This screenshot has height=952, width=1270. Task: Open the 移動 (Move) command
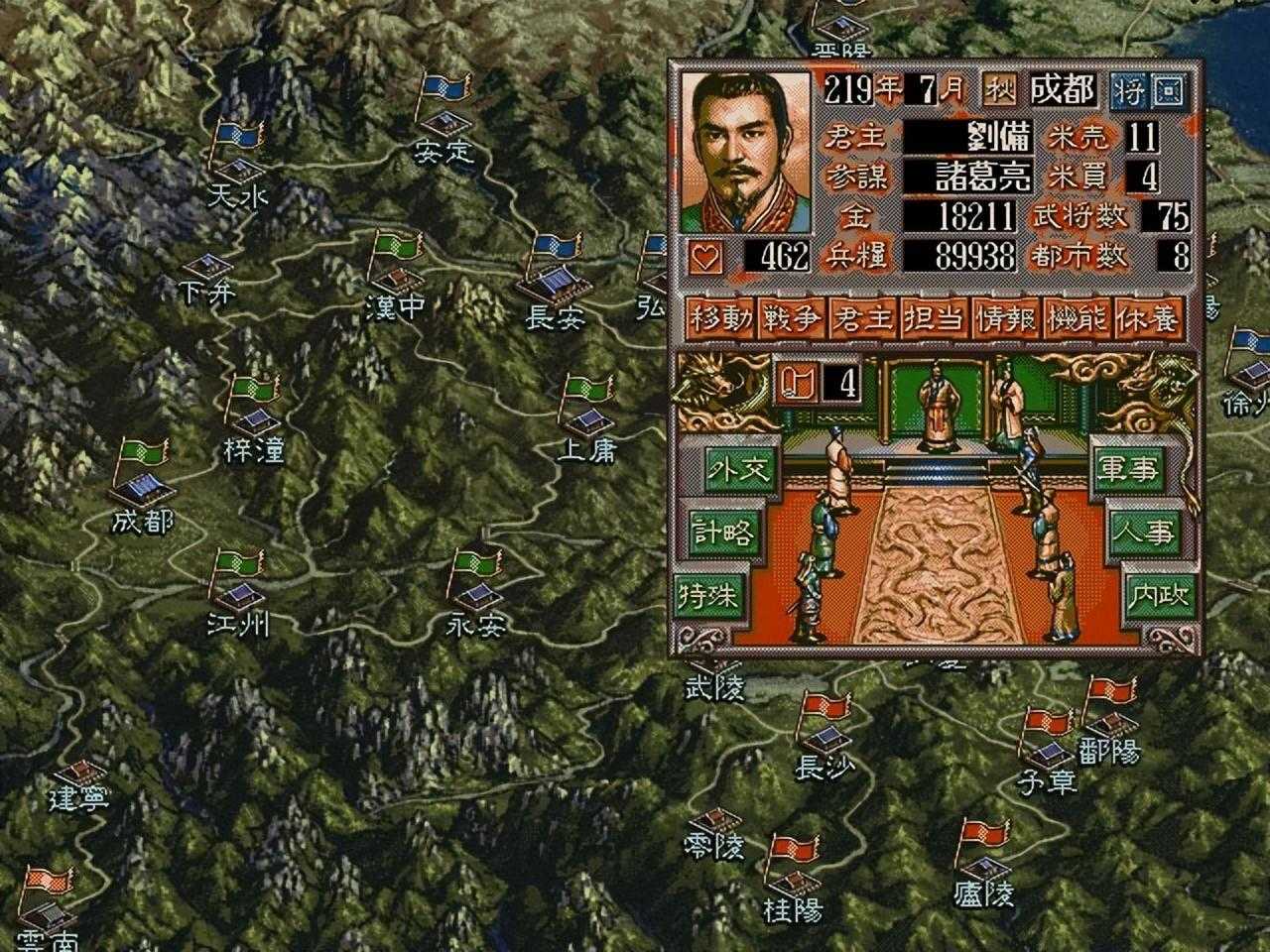[721, 319]
